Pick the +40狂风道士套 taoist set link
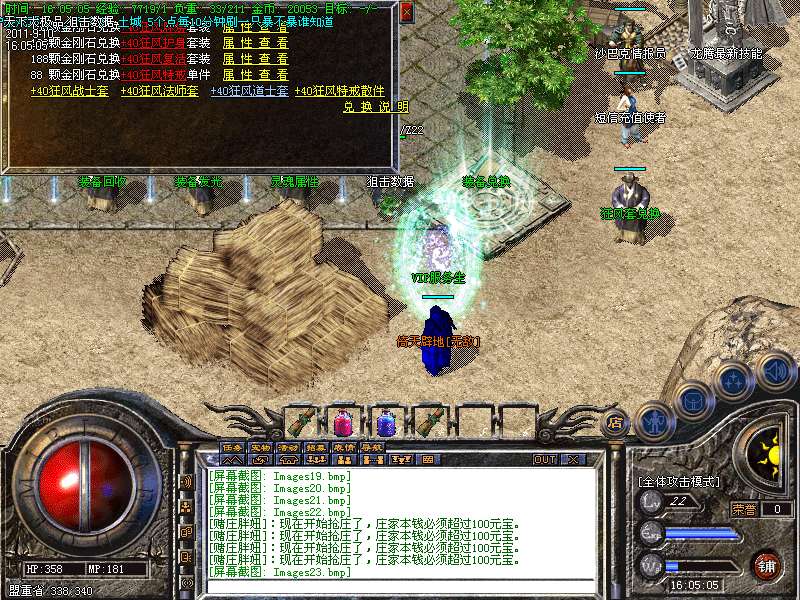Image resolution: width=800 pixels, height=600 pixels. point(249,91)
